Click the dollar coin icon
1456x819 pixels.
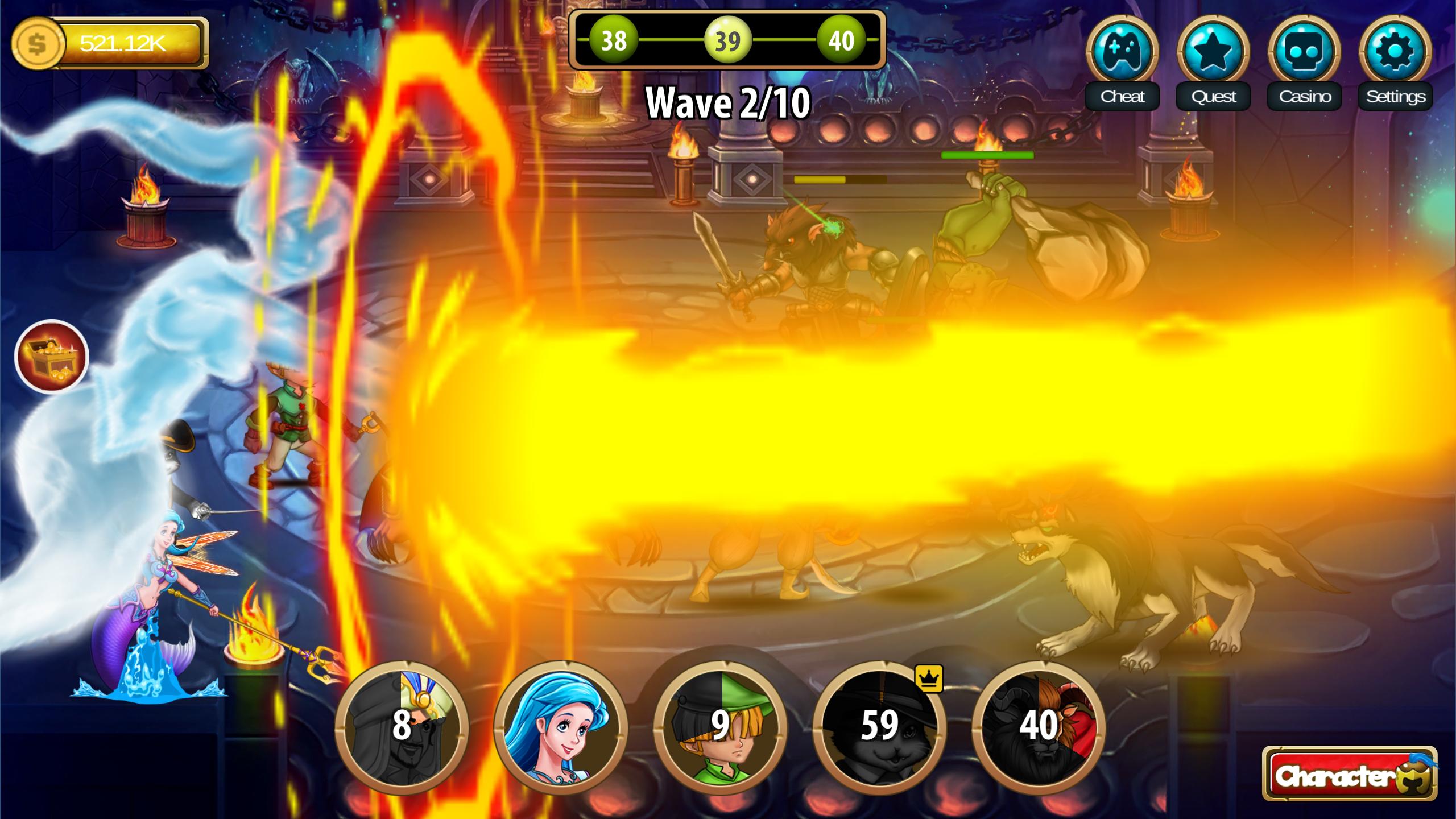(x=38, y=43)
